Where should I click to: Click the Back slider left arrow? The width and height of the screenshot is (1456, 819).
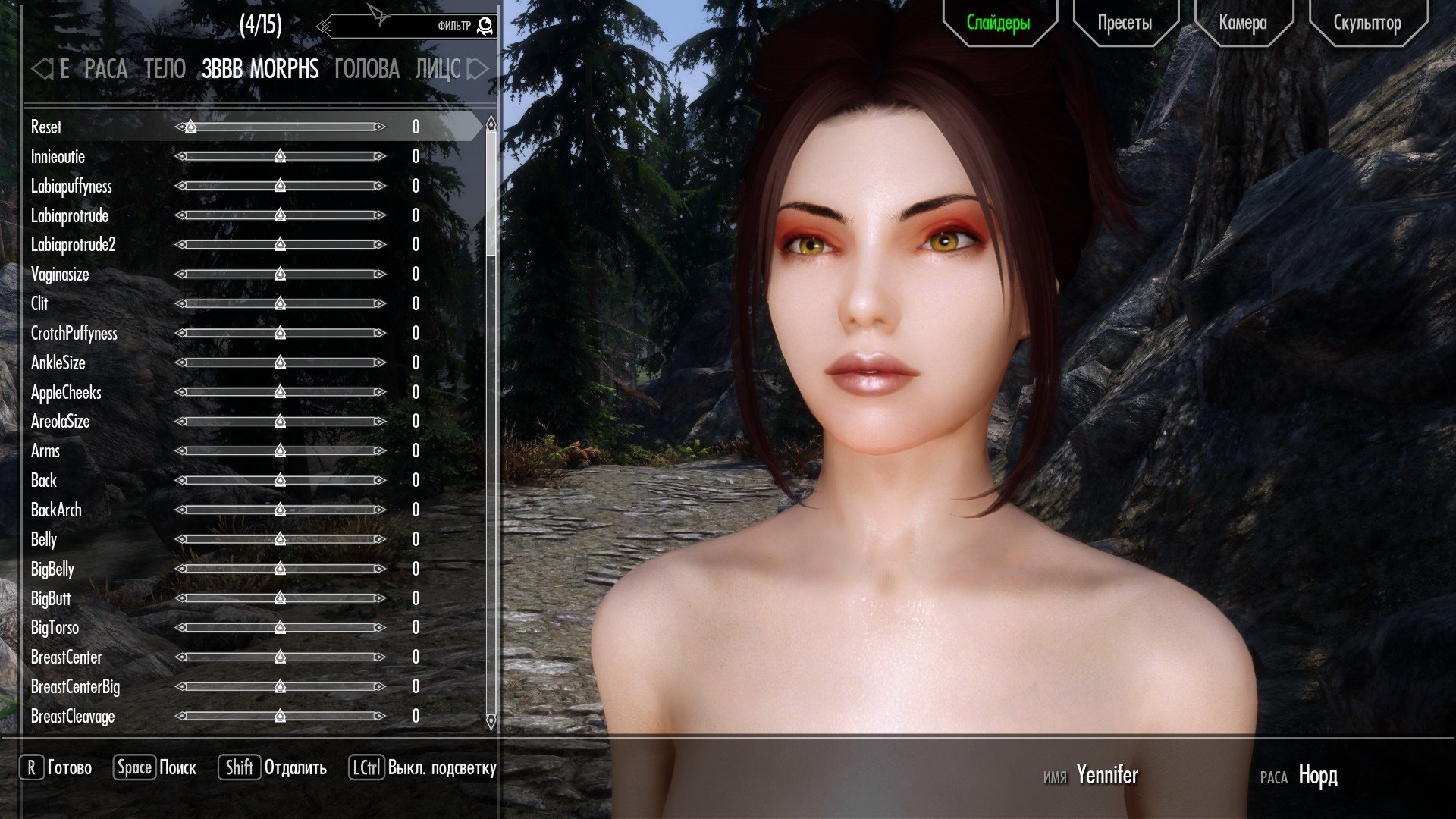coord(180,481)
